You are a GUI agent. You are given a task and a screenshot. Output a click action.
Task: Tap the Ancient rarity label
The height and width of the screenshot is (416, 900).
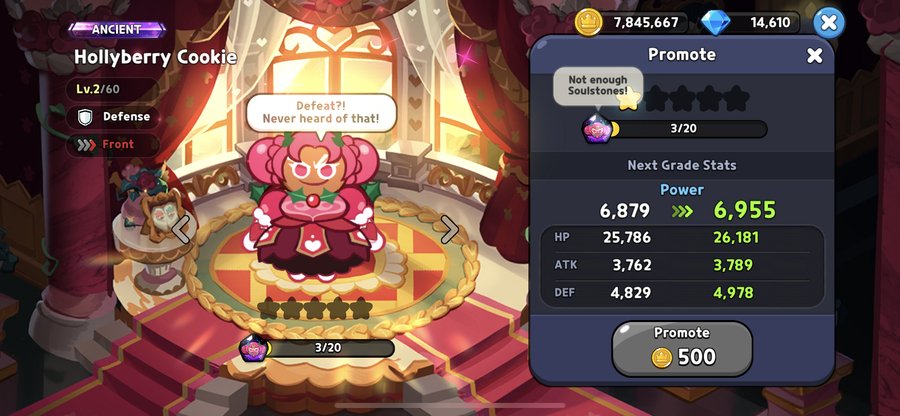[116, 29]
